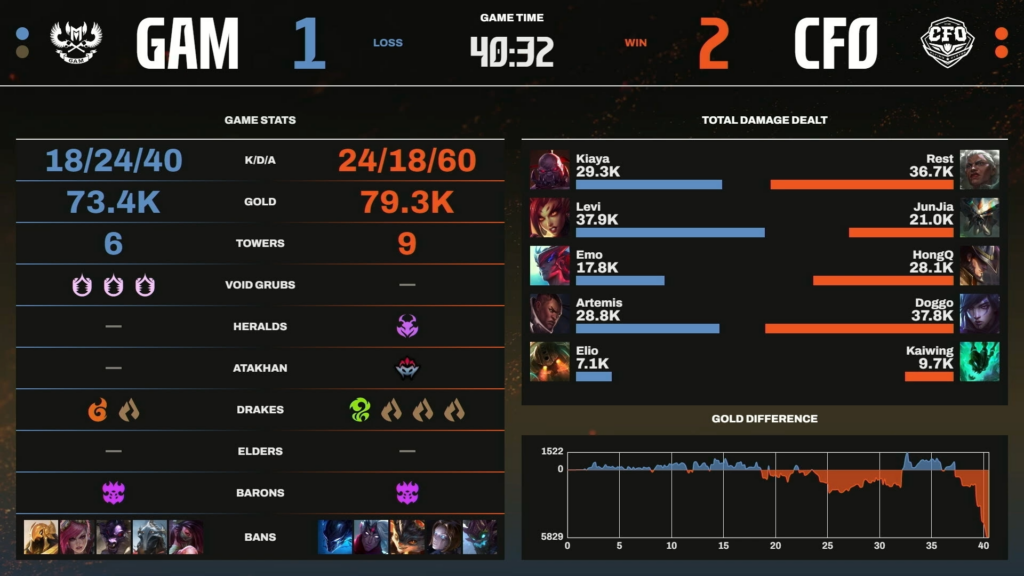This screenshot has width=1024, height=576.
Task: Click the GAM team logo
Action: coord(76,43)
